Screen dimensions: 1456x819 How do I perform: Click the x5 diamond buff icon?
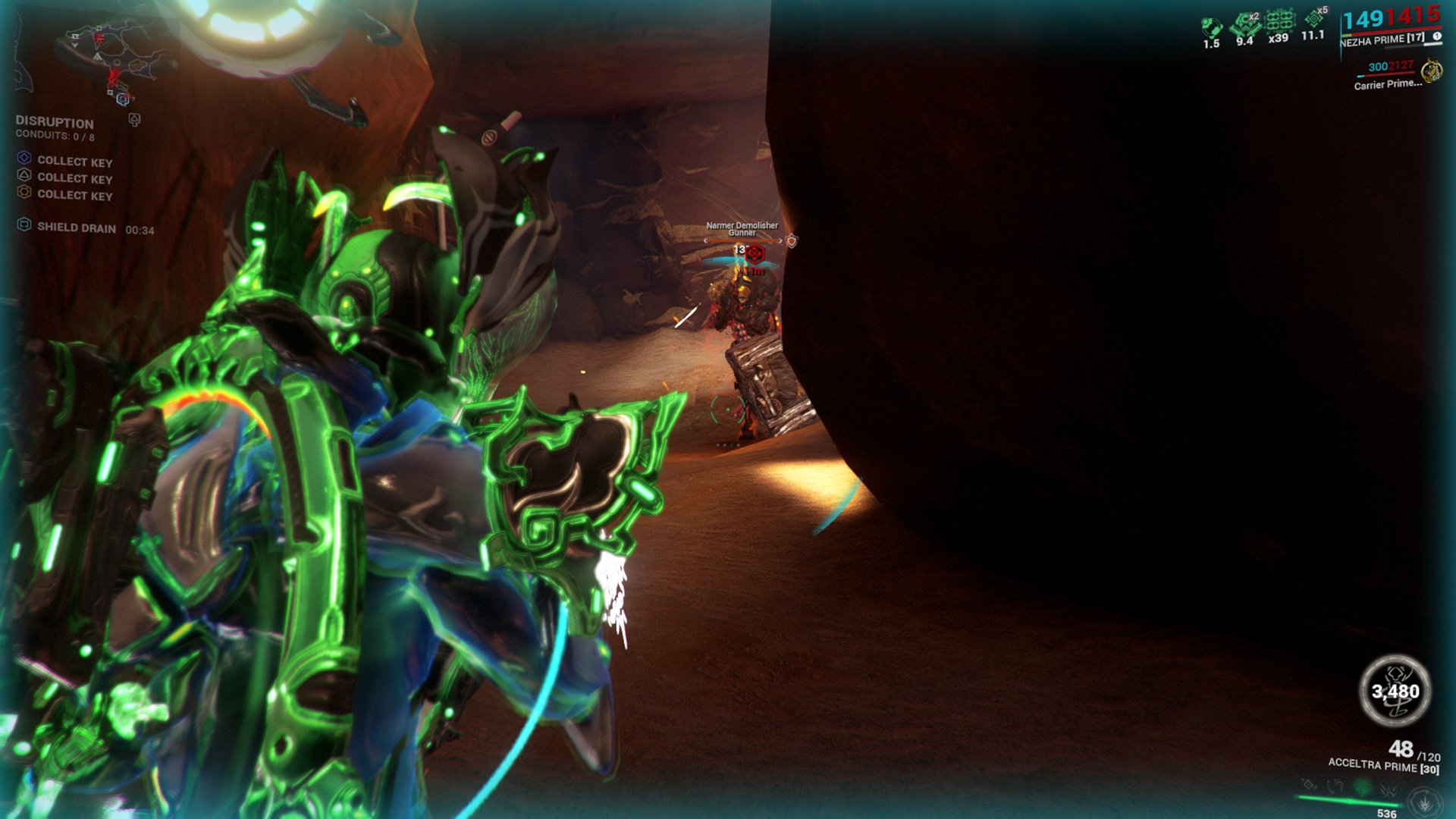click(1314, 18)
